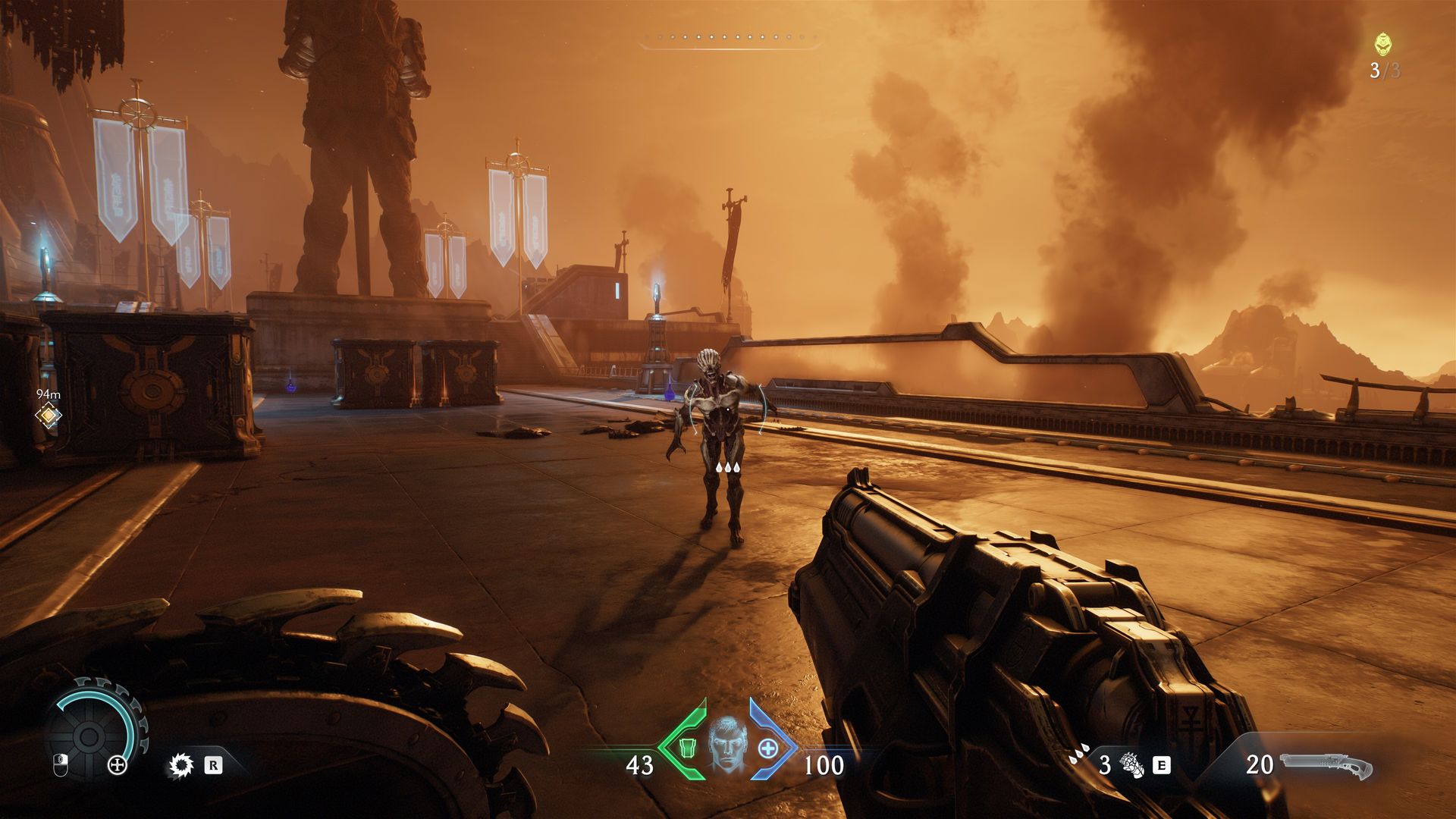Click the R key binding prompt
Screen dimensions: 1456x819
point(213,765)
